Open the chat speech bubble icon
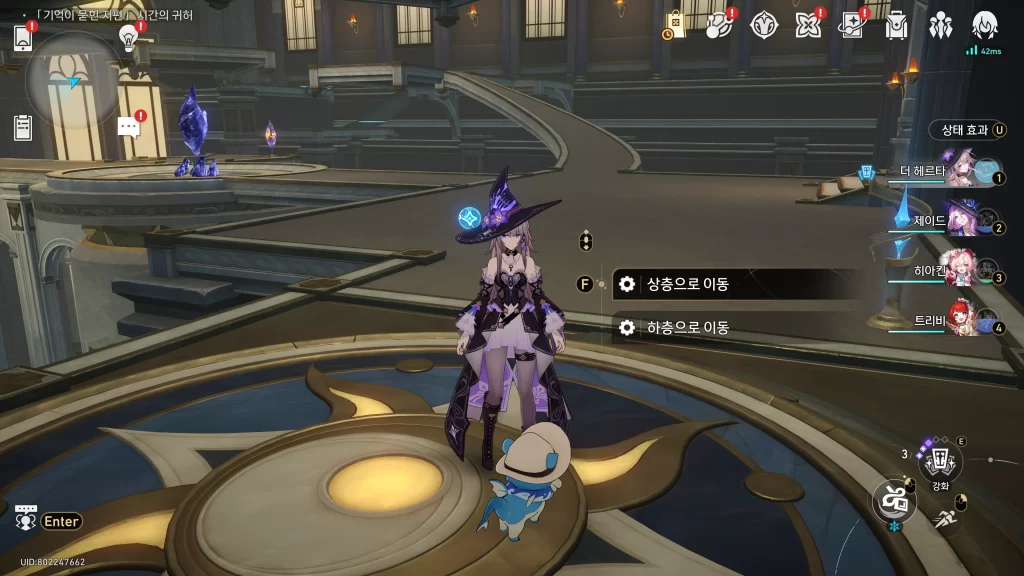This screenshot has height=576, width=1024. (128, 126)
